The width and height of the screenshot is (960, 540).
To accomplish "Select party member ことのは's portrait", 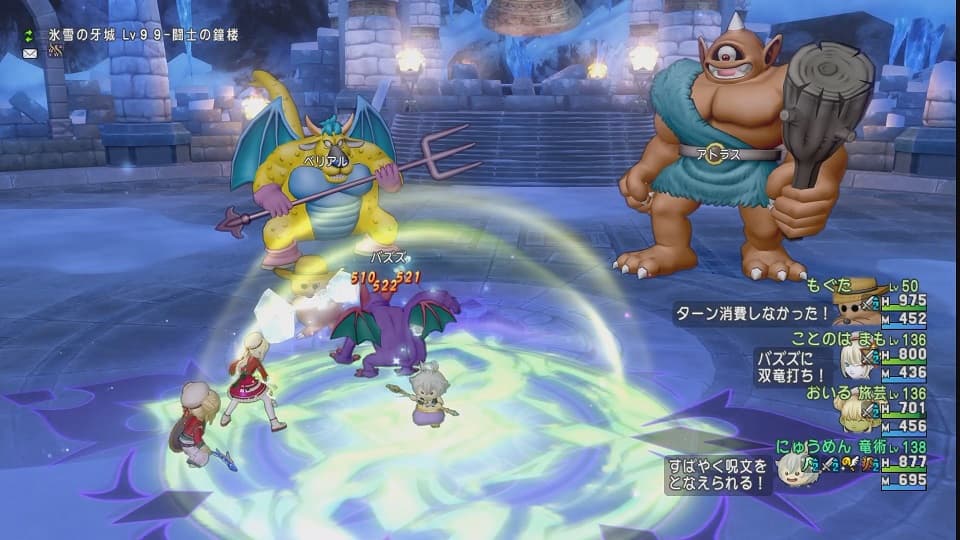I will click(x=853, y=360).
